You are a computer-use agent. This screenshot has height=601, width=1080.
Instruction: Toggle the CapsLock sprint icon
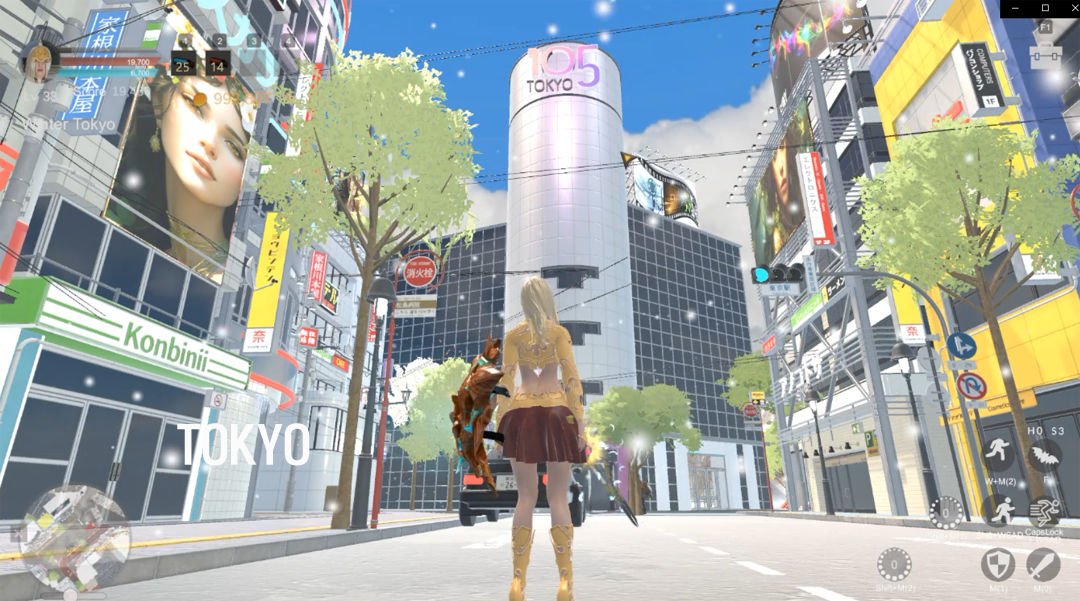[x=1045, y=512]
